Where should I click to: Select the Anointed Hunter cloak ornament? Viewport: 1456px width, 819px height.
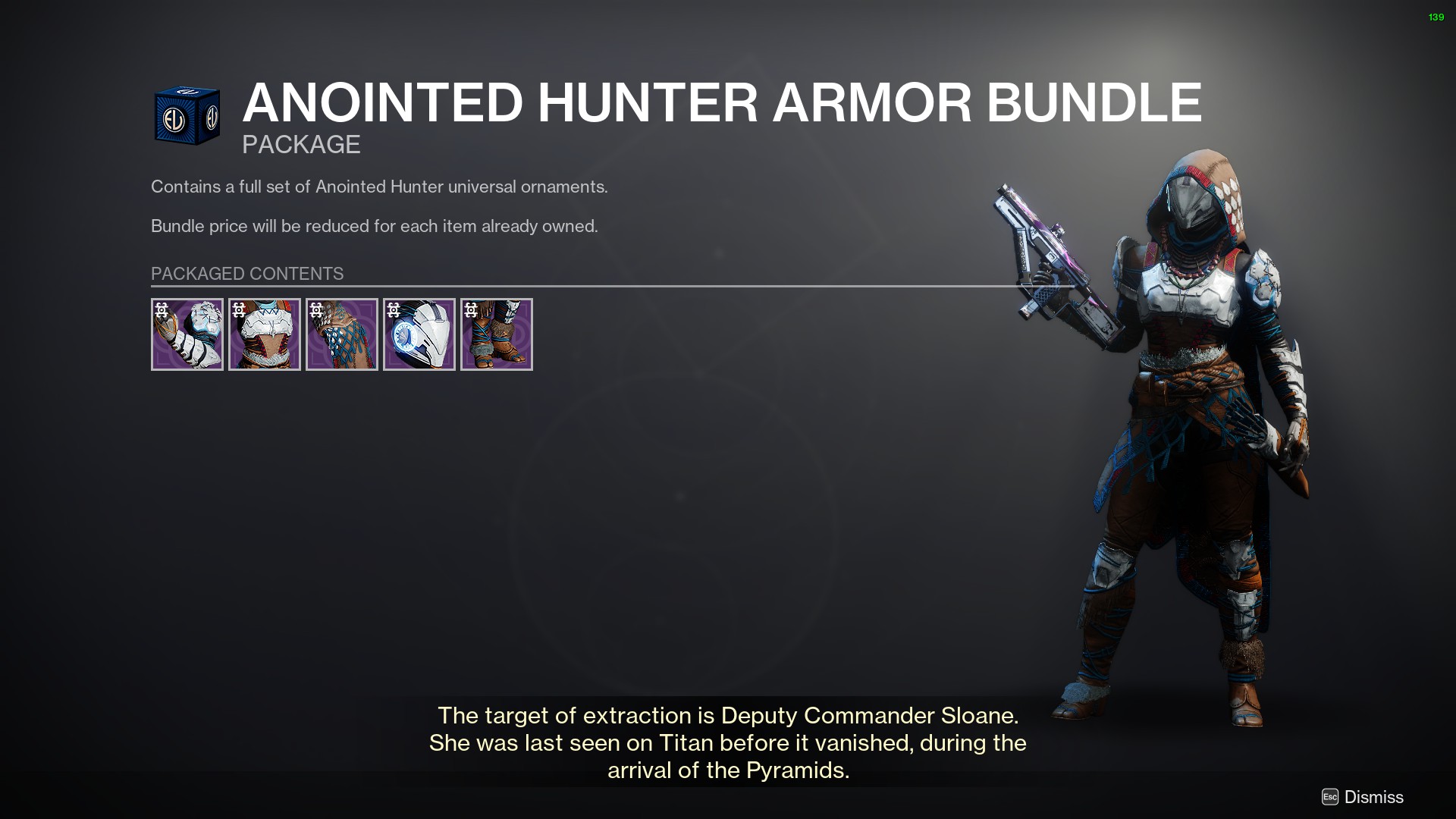[x=342, y=334]
